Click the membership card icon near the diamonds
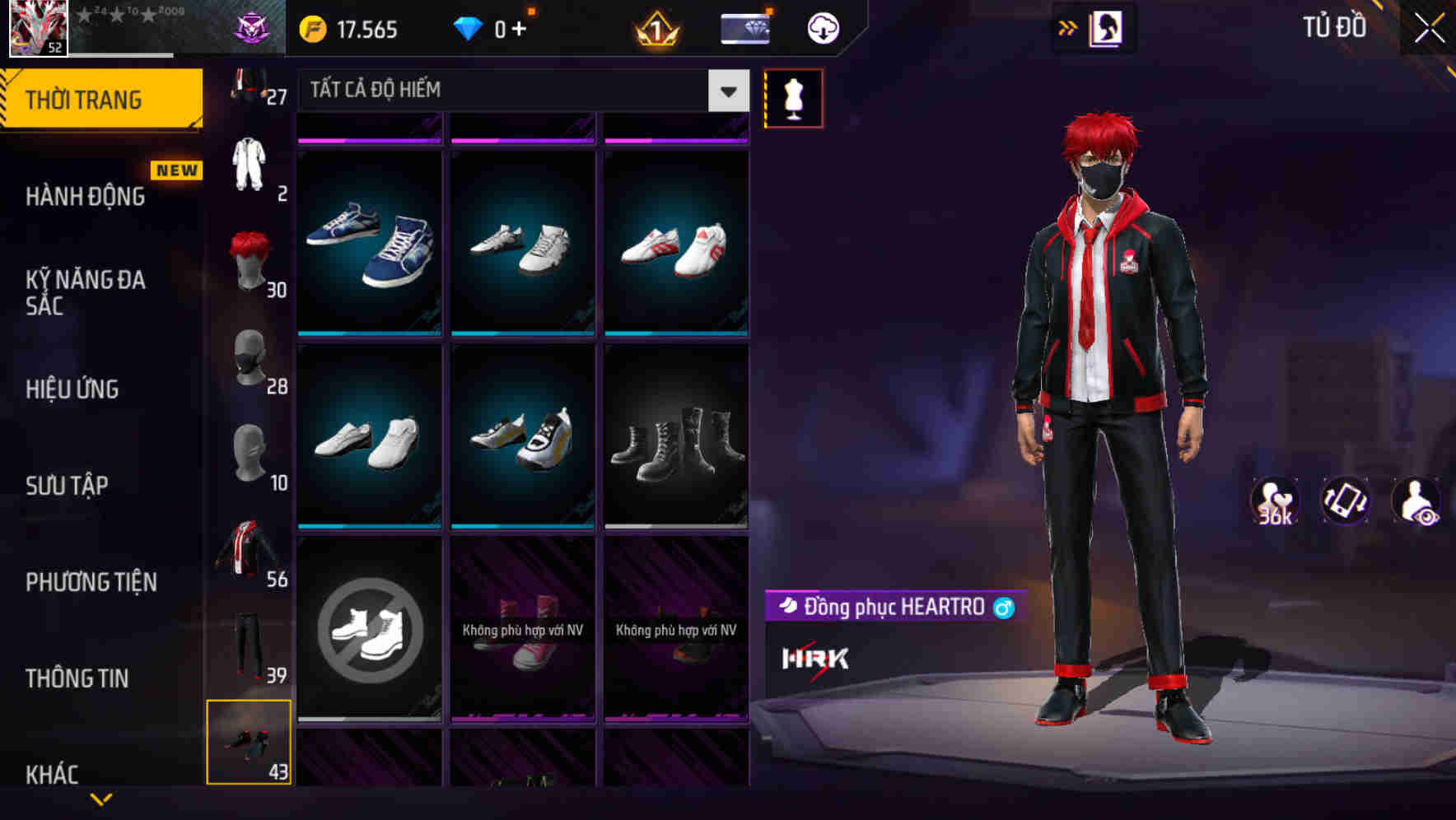Viewport: 1456px width, 820px height. click(x=743, y=27)
